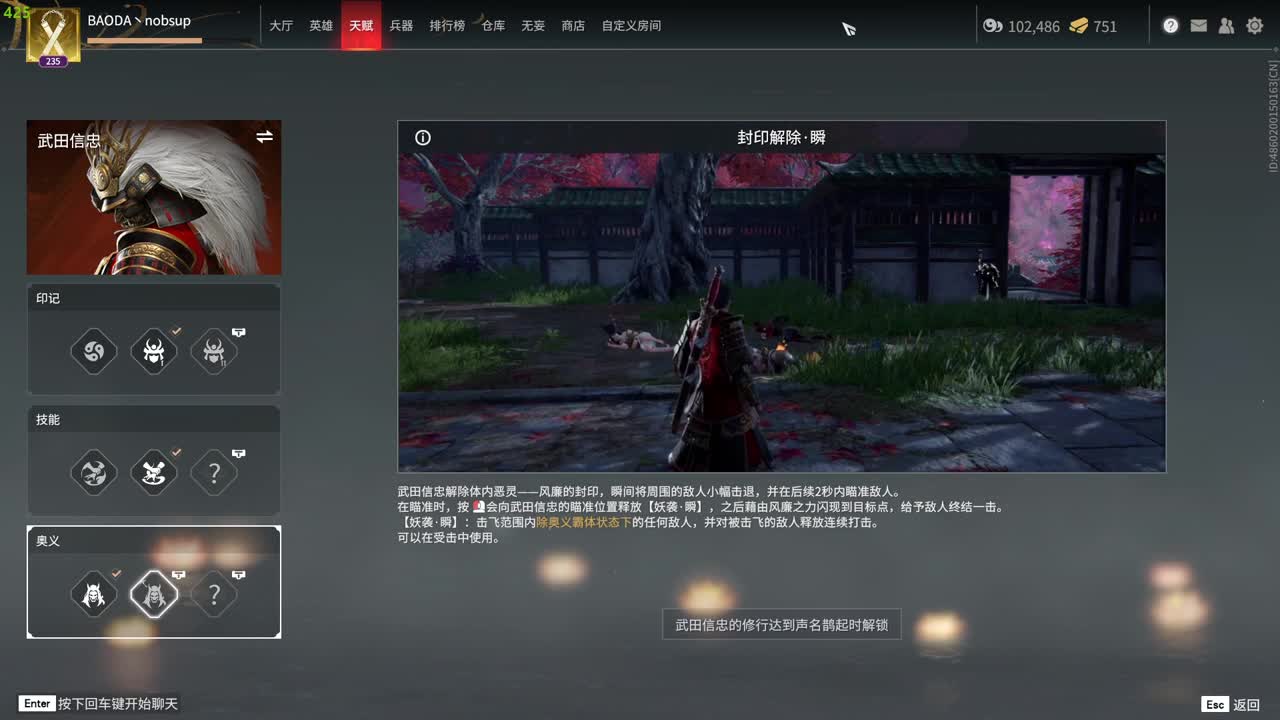Click the highlighted 封印解除·瞬 ultimate icon
1280x720 pixels.
coord(154,594)
